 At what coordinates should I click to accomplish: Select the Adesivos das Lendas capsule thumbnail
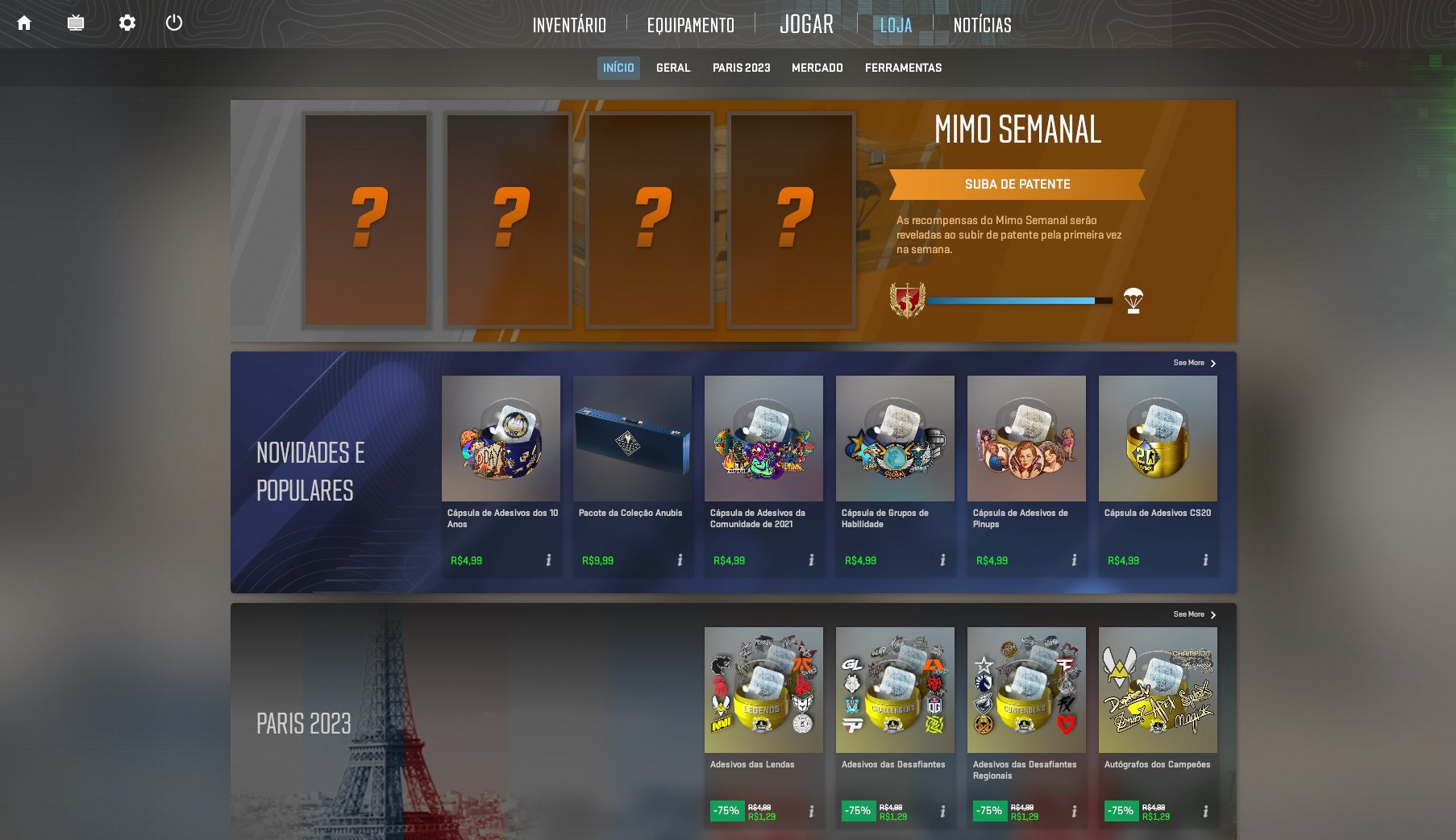pos(763,689)
